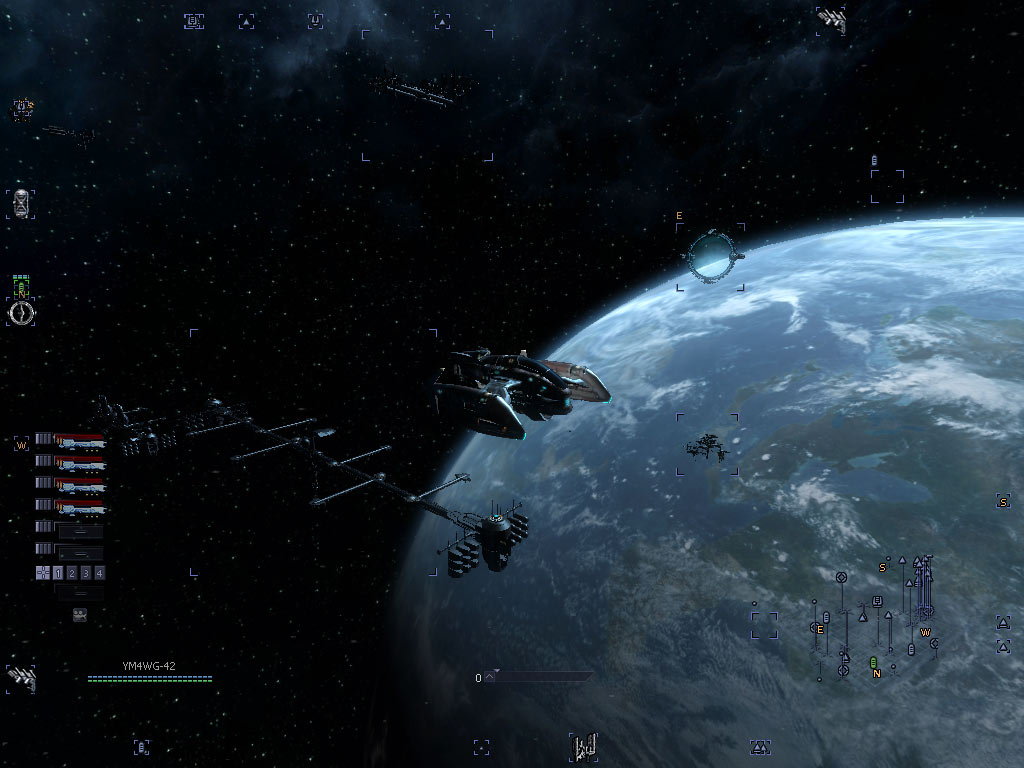Choose weapon group 3
The width and height of the screenshot is (1024, 768).
click(86, 573)
